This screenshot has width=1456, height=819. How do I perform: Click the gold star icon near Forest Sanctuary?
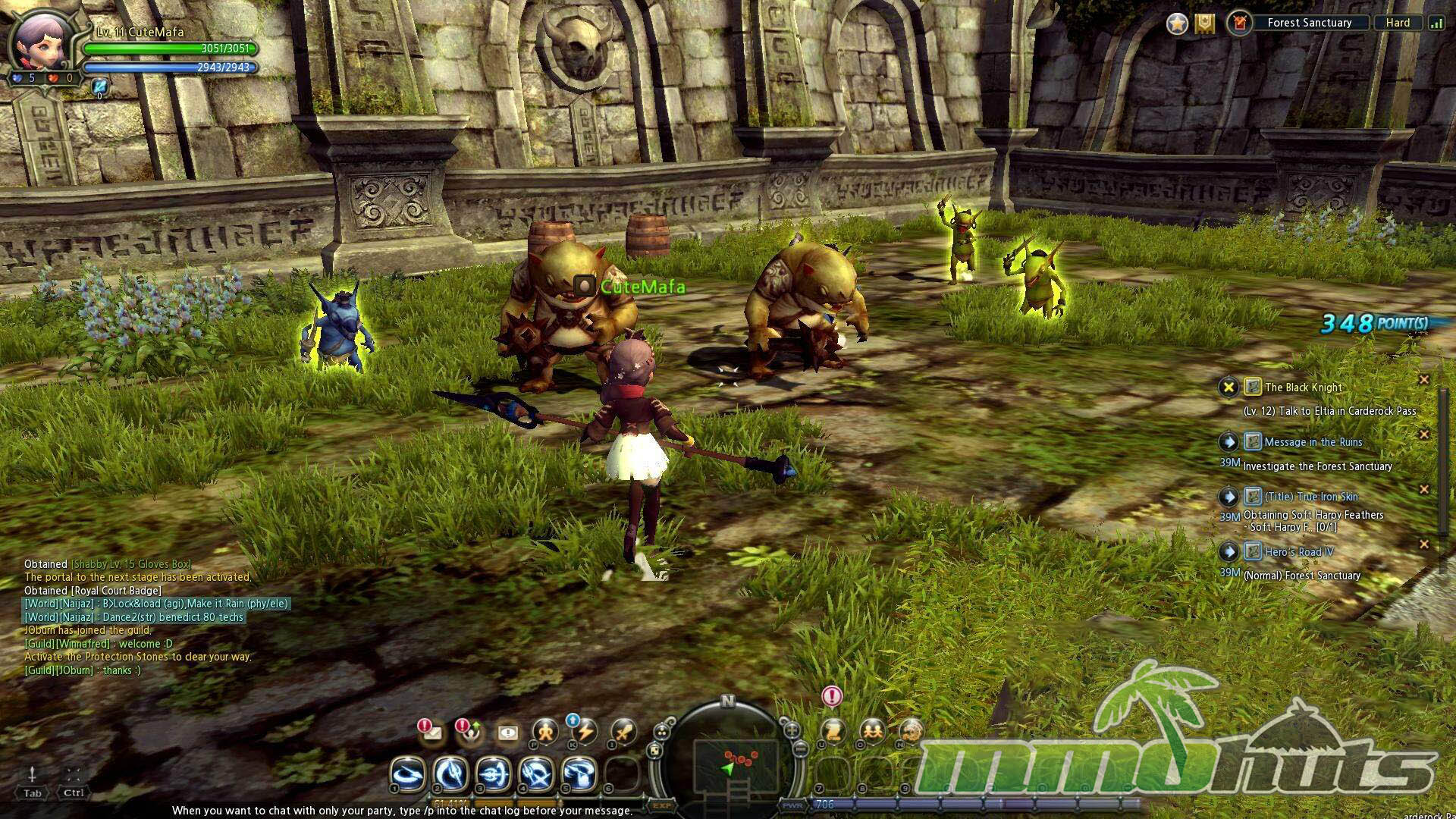(1177, 24)
